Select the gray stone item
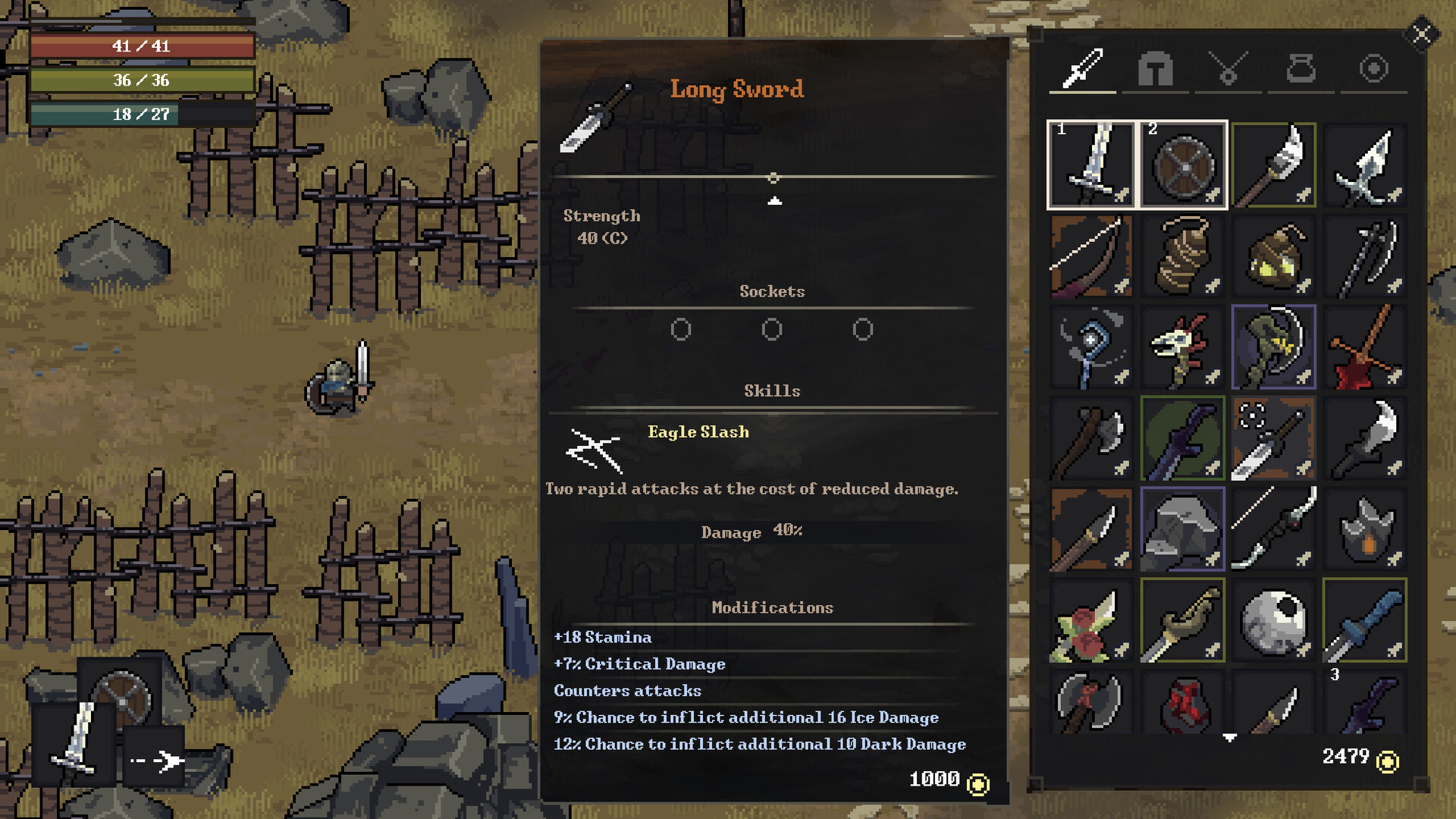The width and height of the screenshot is (1456, 819). pos(1183,527)
